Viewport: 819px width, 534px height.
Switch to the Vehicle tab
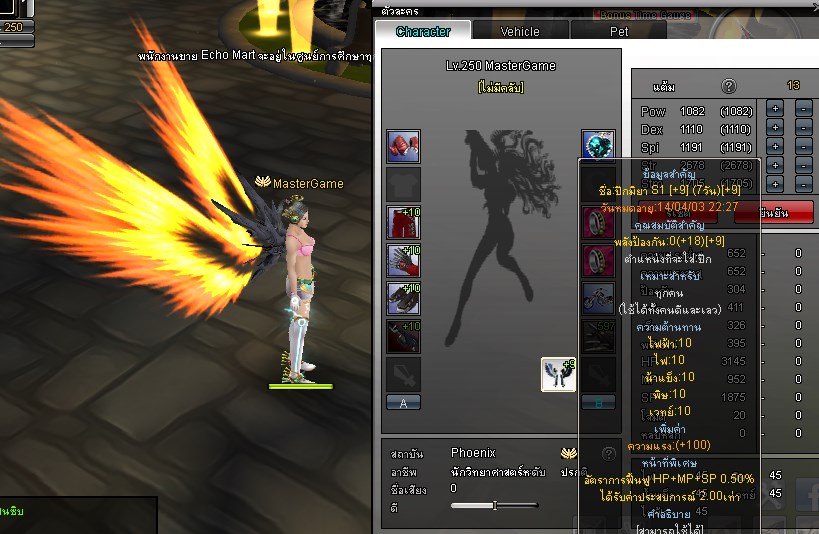(520, 31)
